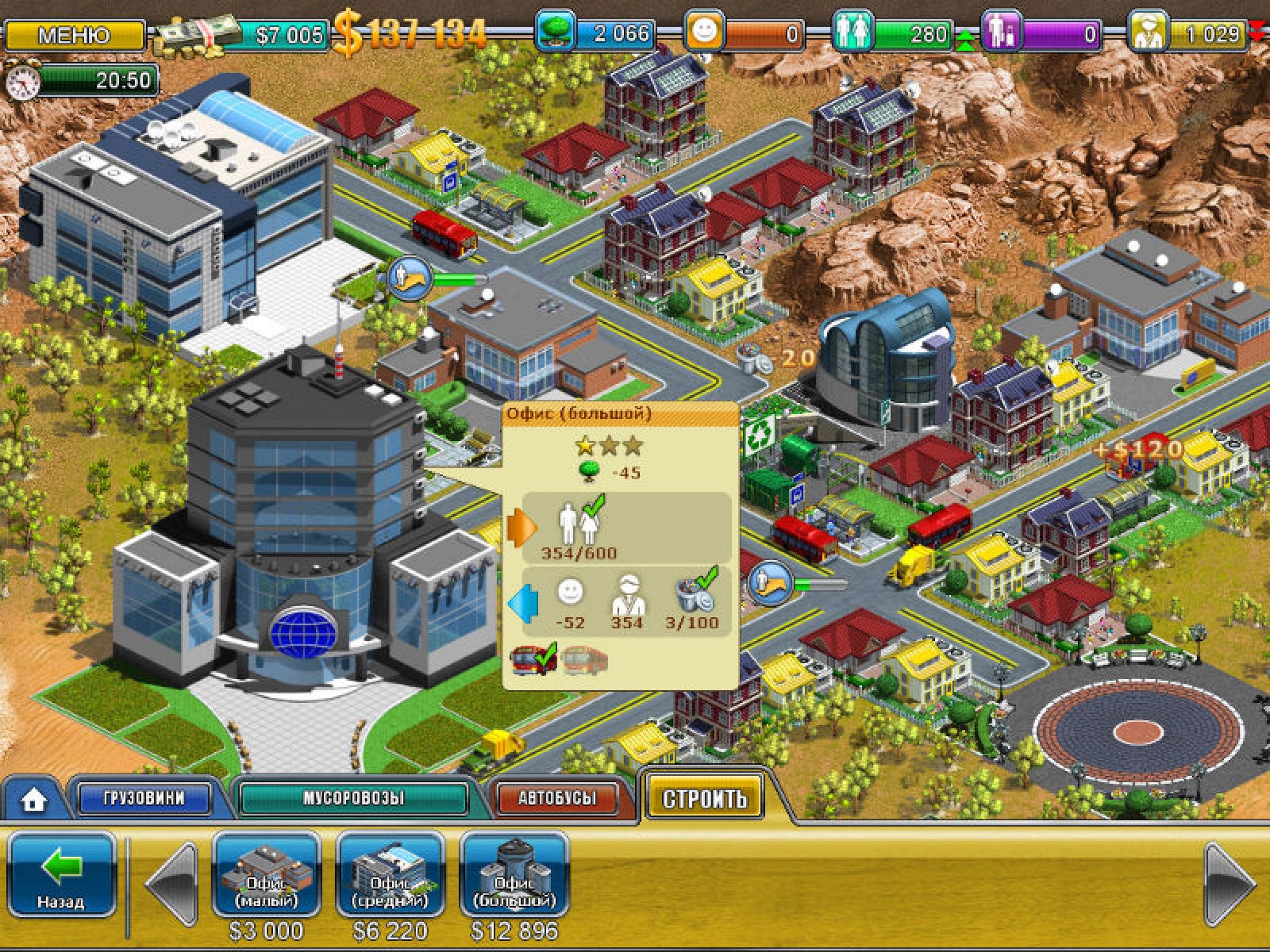Image resolution: width=1270 pixels, height=952 pixels.
Task: Open the МЕНЮ button
Action: click(74, 35)
